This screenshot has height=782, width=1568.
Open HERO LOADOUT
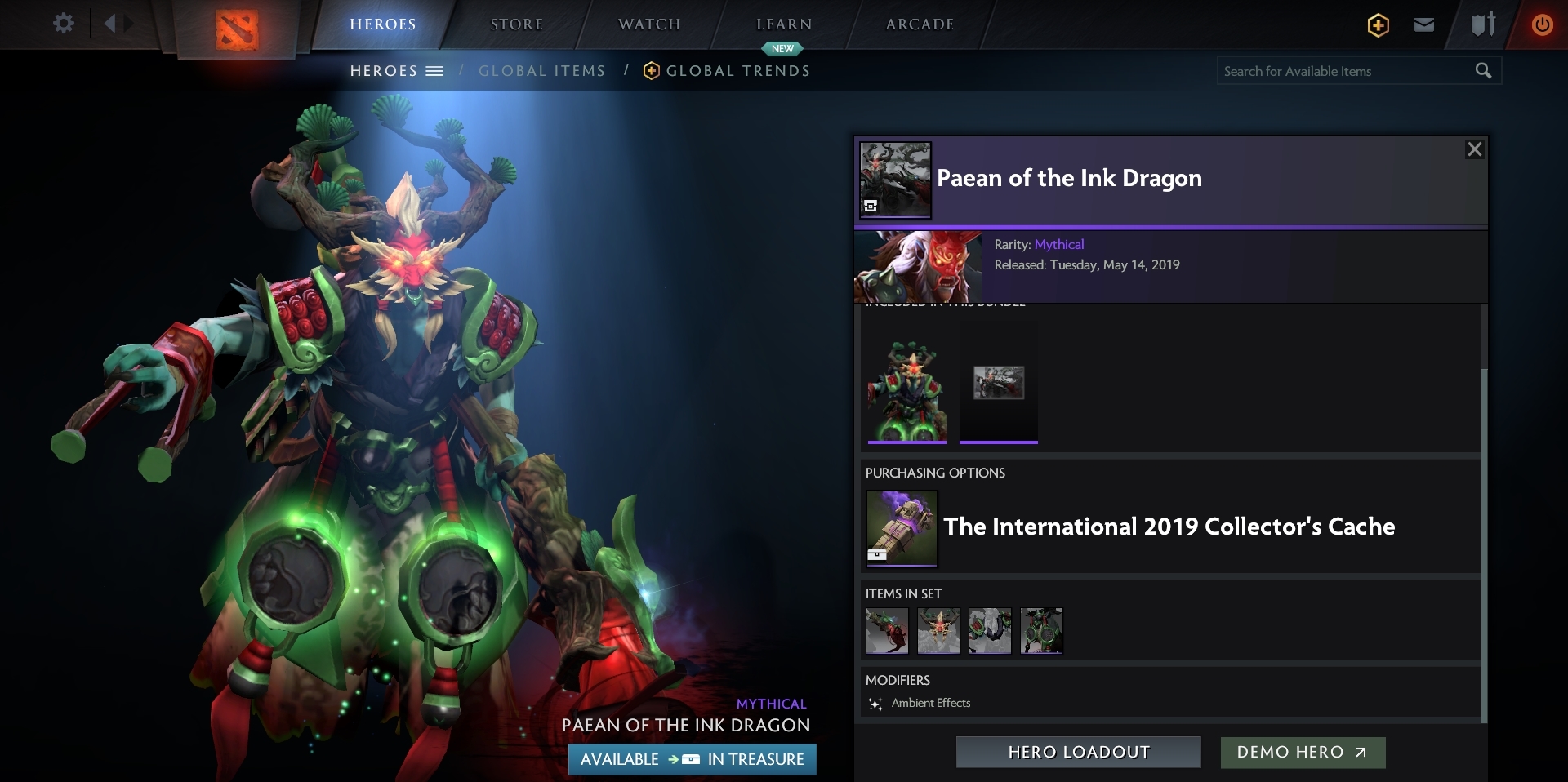[1078, 753]
